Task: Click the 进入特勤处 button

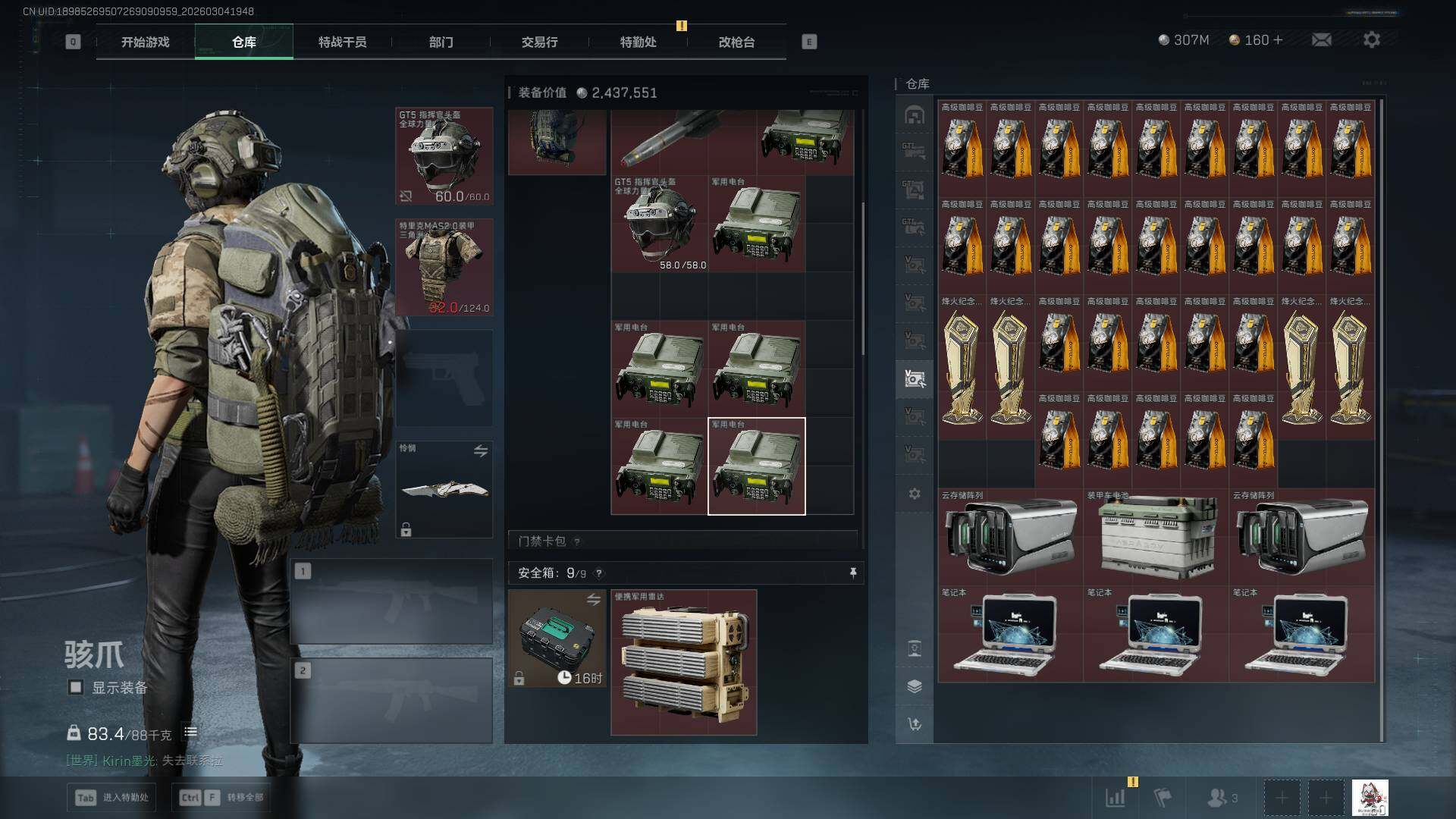Action: 112,797
